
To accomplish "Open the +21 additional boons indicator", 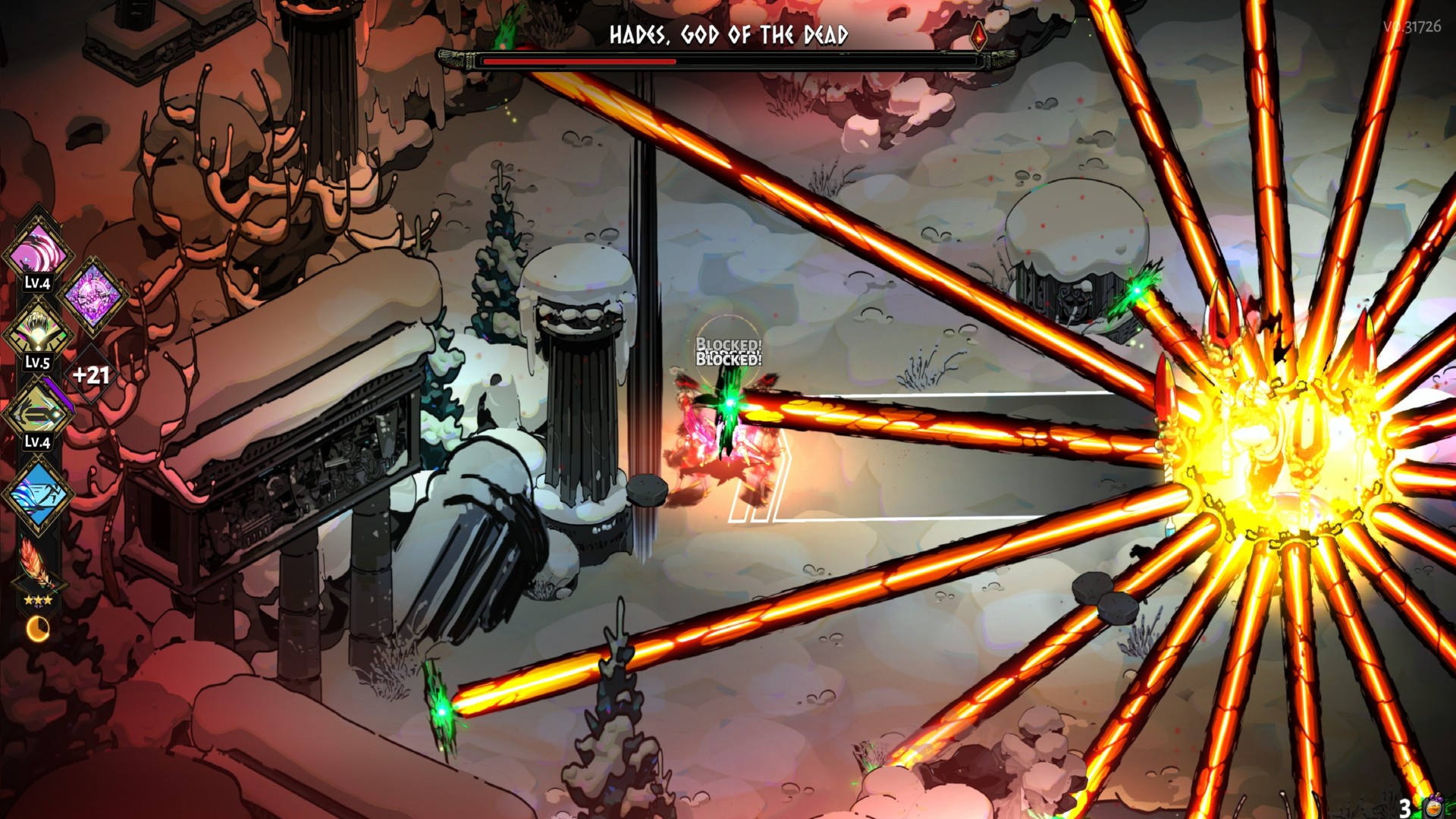I will click(91, 375).
